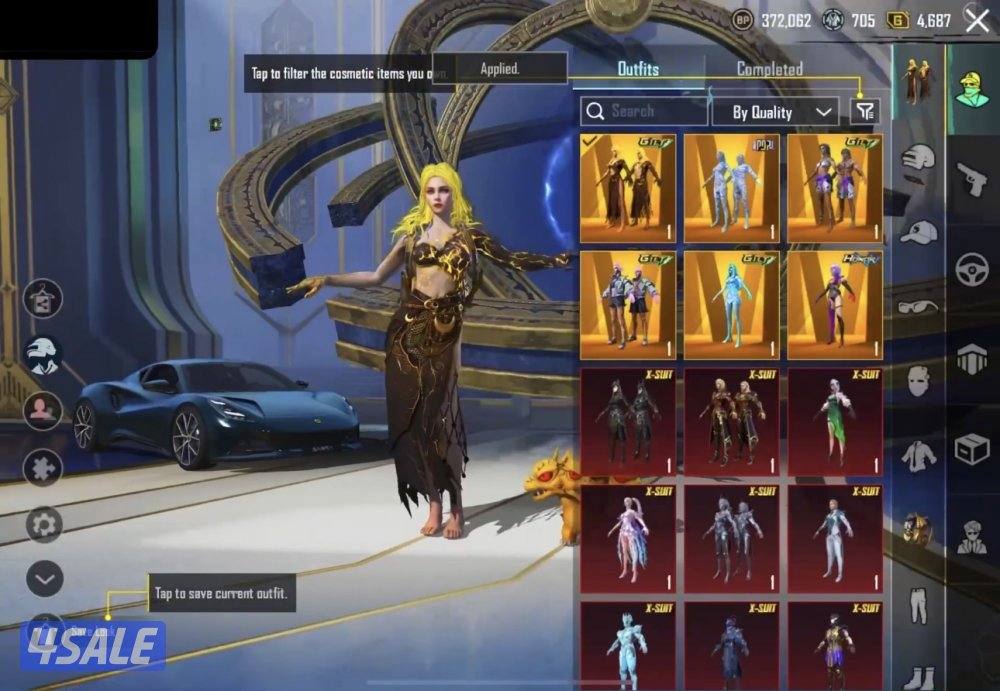
Task: Click the hanger share outfit icon
Action: (42, 299)
